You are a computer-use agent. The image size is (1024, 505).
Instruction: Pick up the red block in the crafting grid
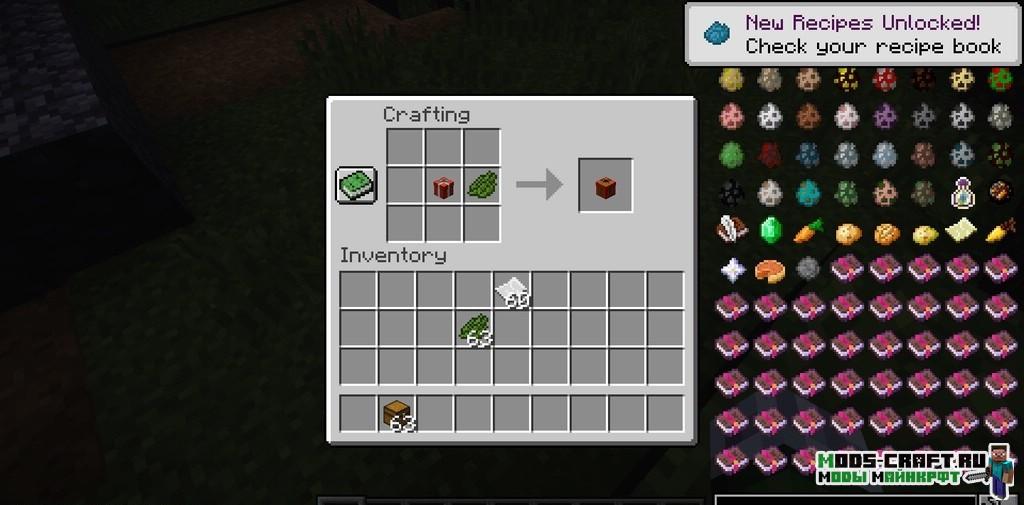coord(443,186)
